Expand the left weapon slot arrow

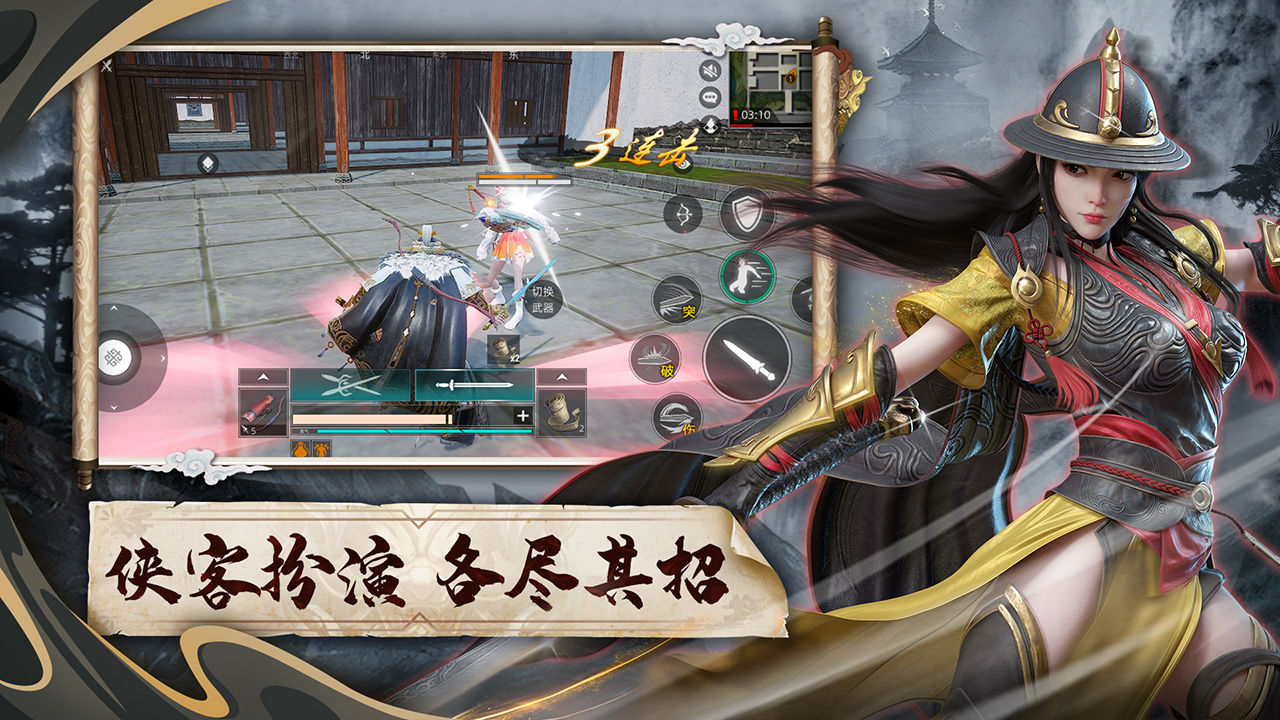tap(263, 376)
